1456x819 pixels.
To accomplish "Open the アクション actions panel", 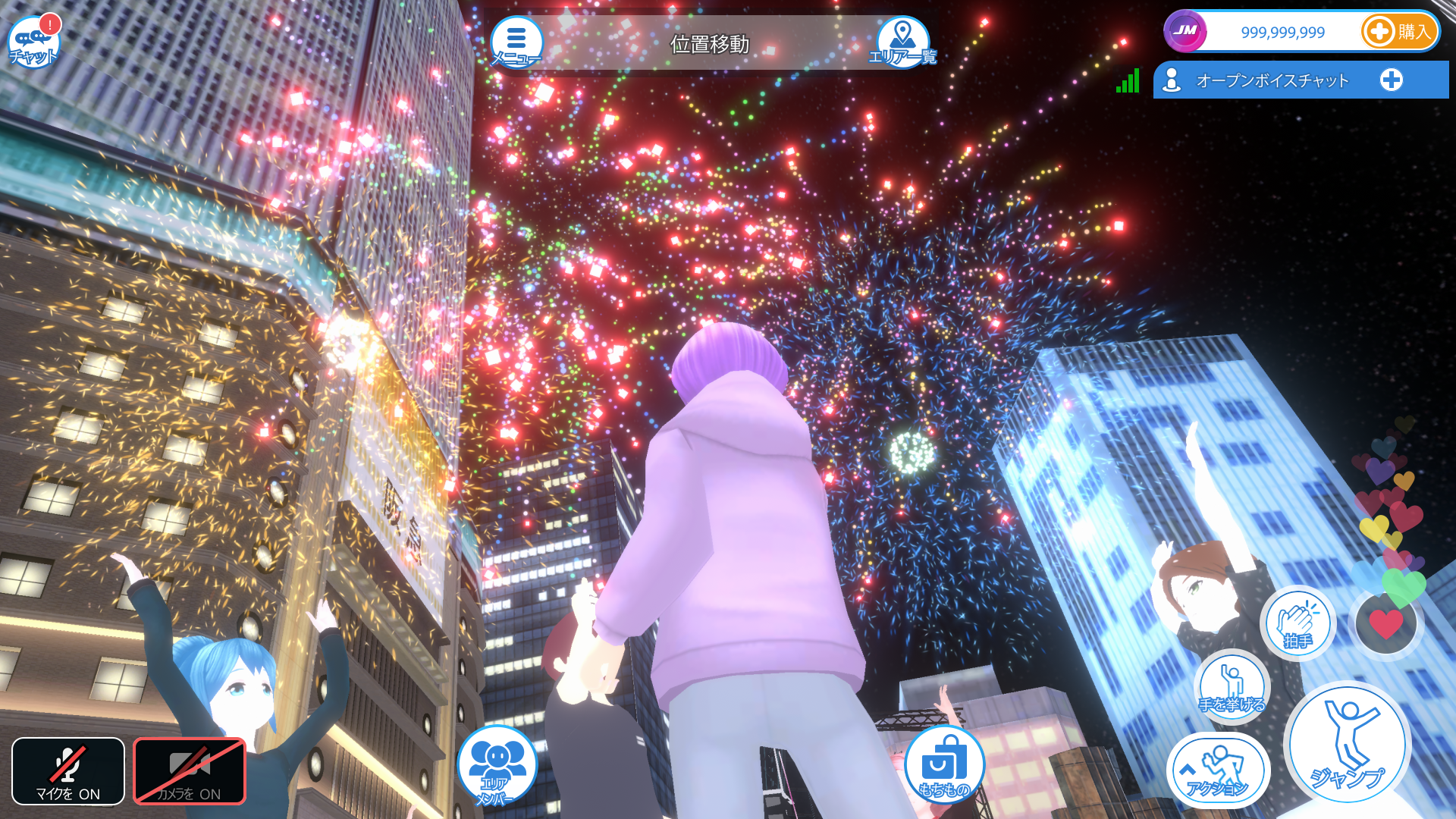I will tap(1218, 770).
